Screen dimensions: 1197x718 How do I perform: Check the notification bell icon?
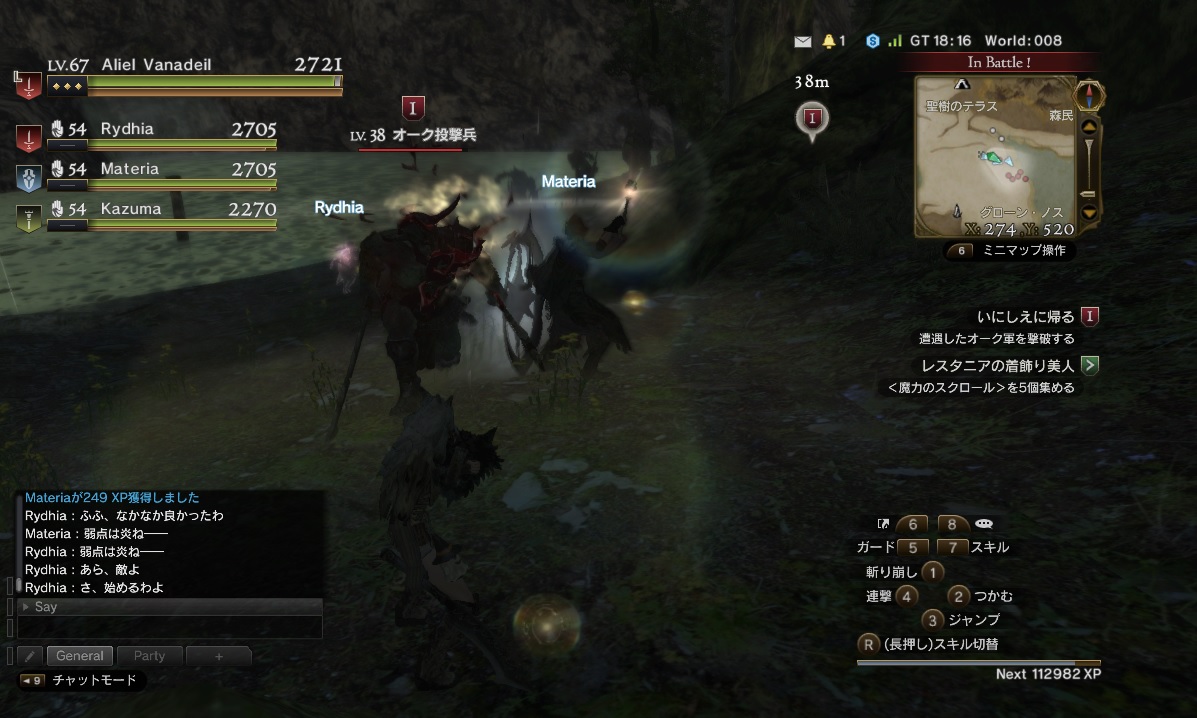click(x=828, y=41)
